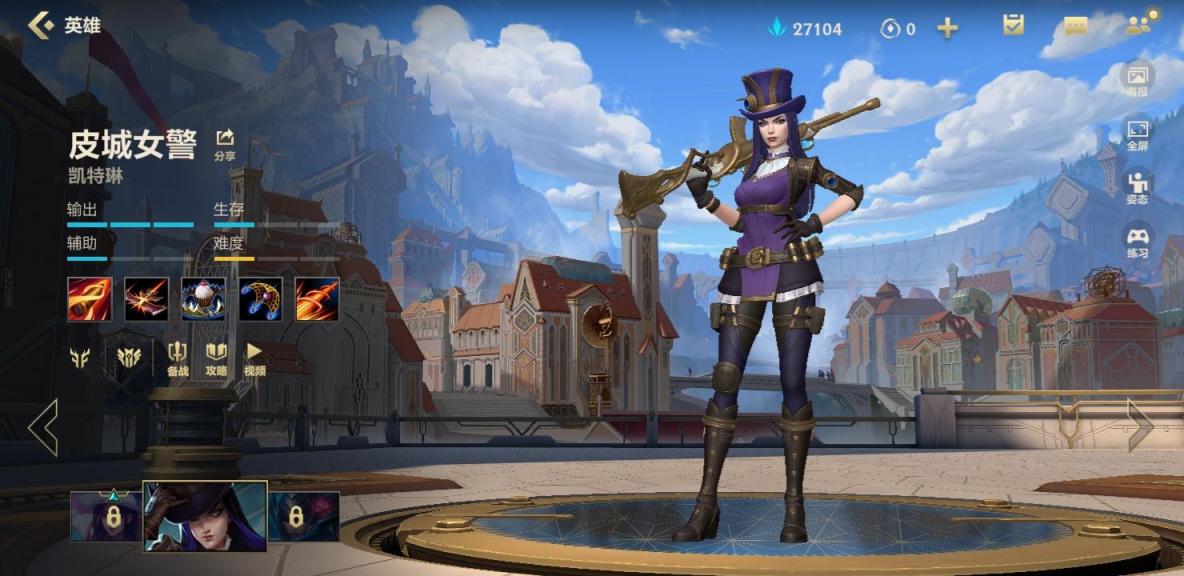Show the previous hero with the left arrow
The image size is (1184, 576).
(x=43, y=427)
